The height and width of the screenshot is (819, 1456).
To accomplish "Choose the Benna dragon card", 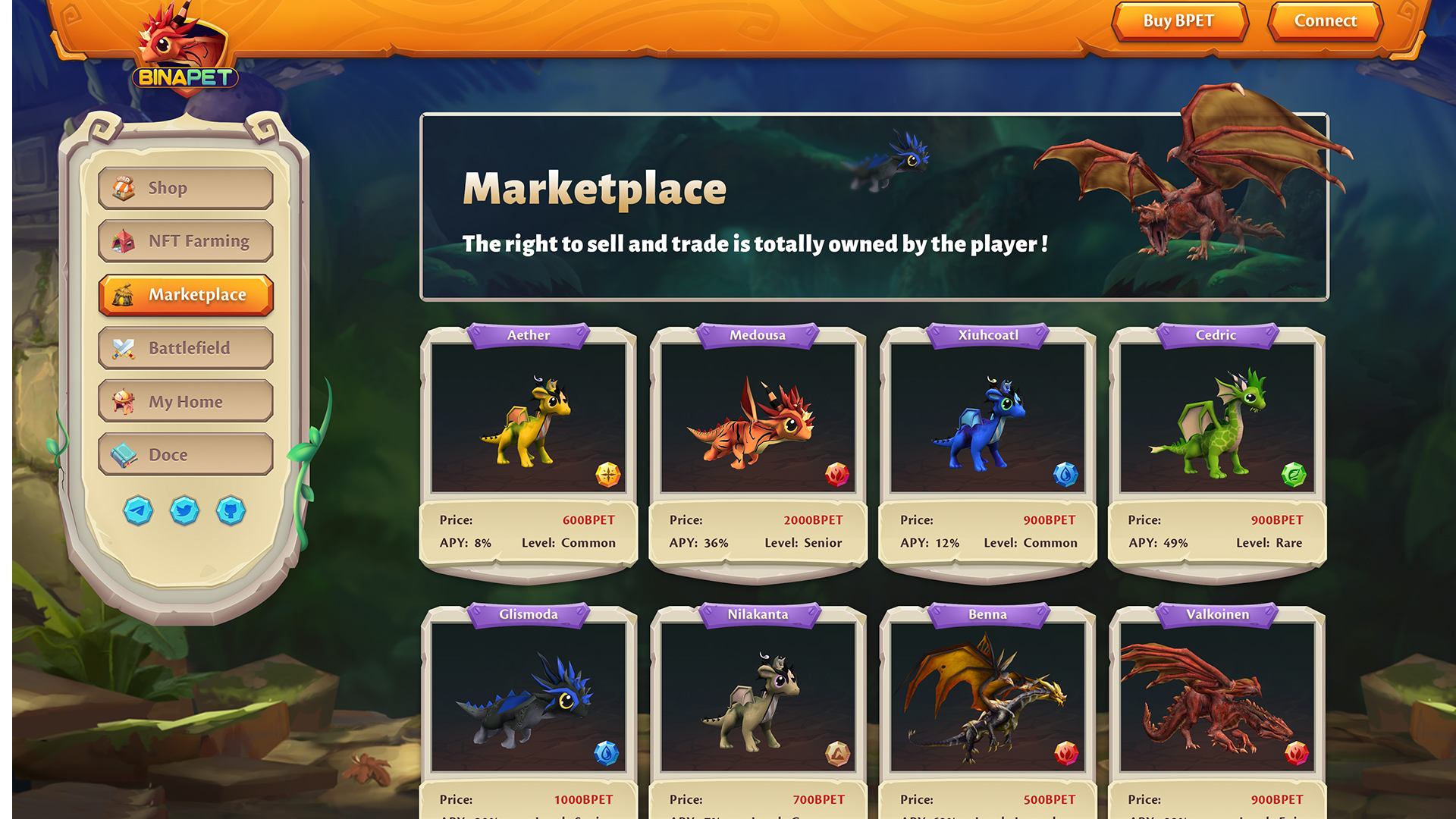I will [987, 698].
